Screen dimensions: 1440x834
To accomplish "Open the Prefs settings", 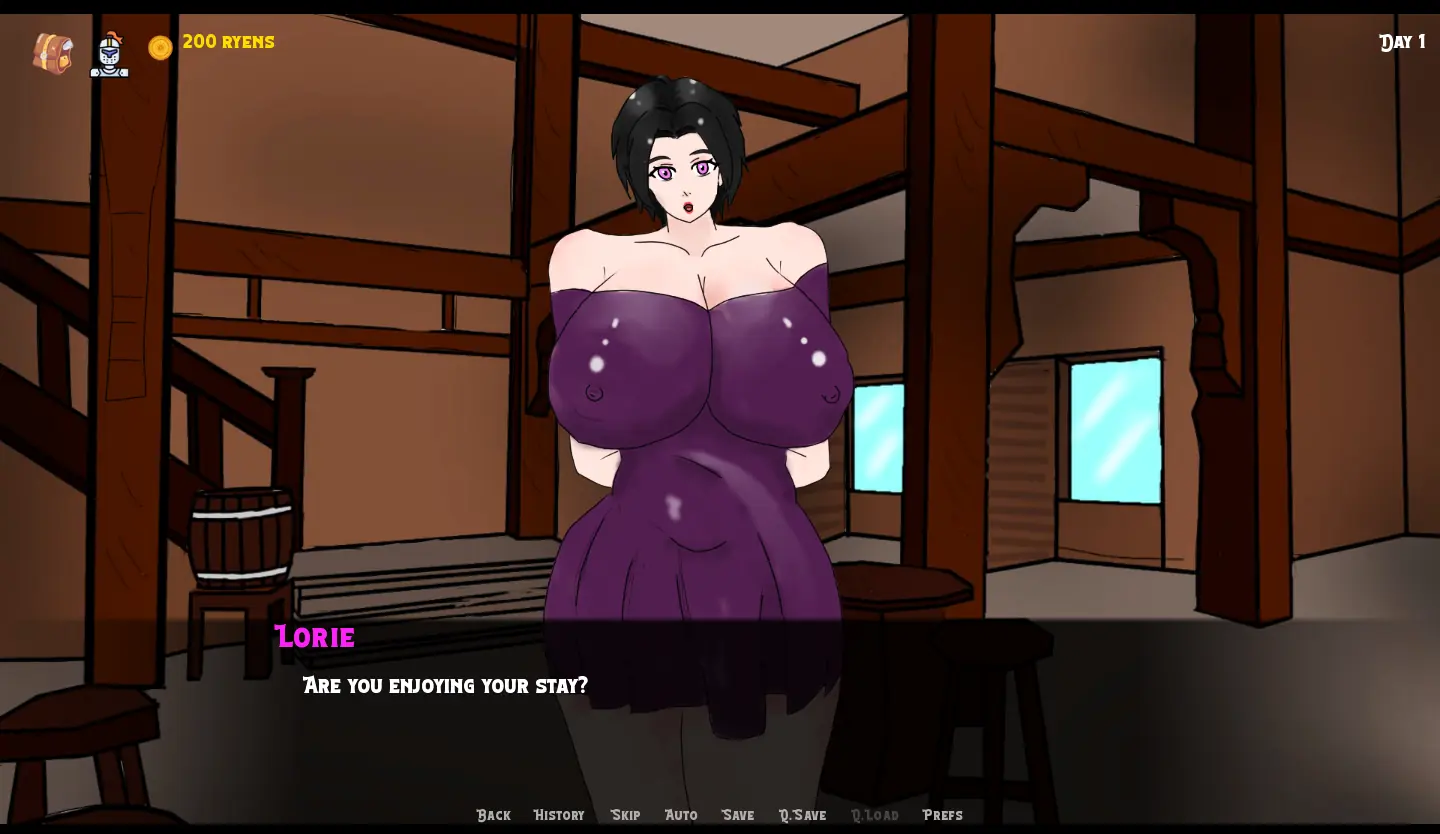I will coord(942,815).
